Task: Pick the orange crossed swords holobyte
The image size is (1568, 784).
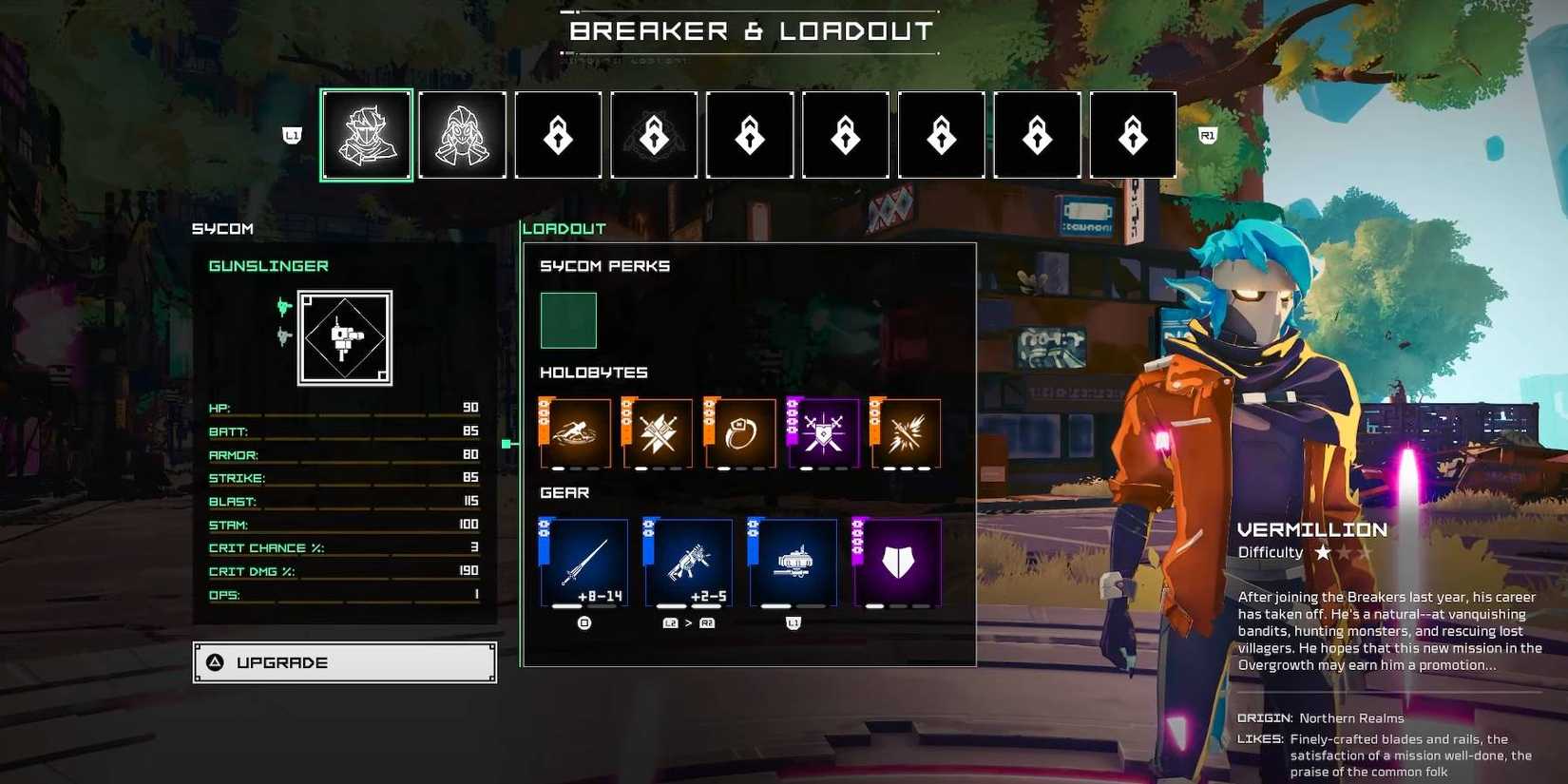Action: (658, 433)
